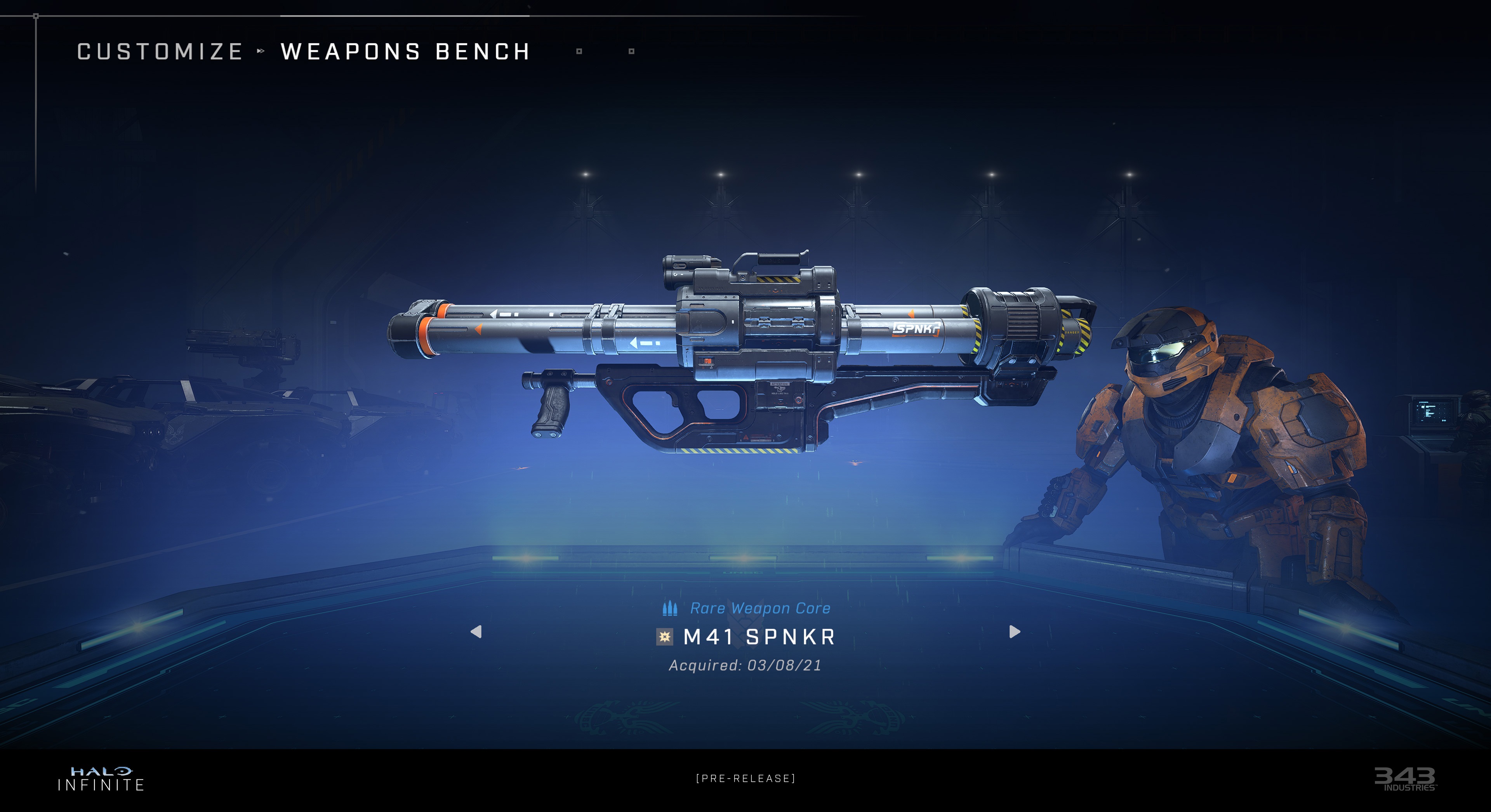Show the previous weapon core with left arrow
Viewport: 1491px width, 812px height.
pyautogui.click(x=476, y=632)
